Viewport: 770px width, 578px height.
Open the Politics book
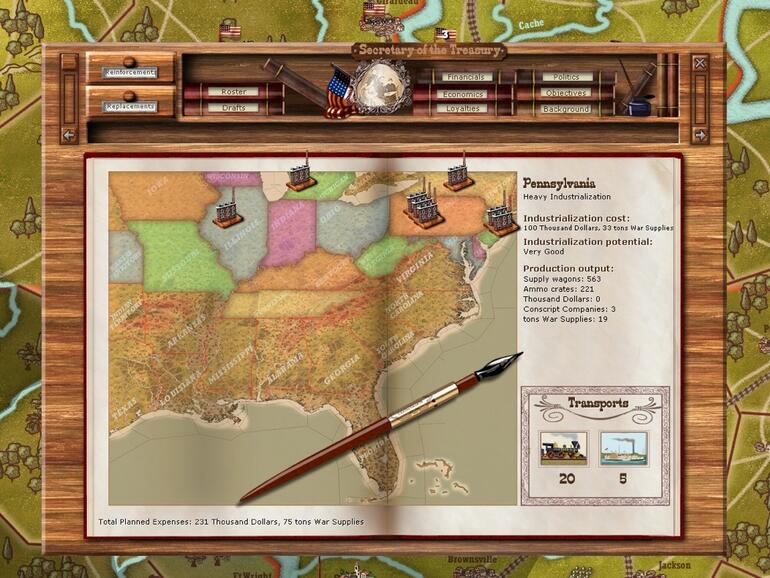click(x=567, y=77)
